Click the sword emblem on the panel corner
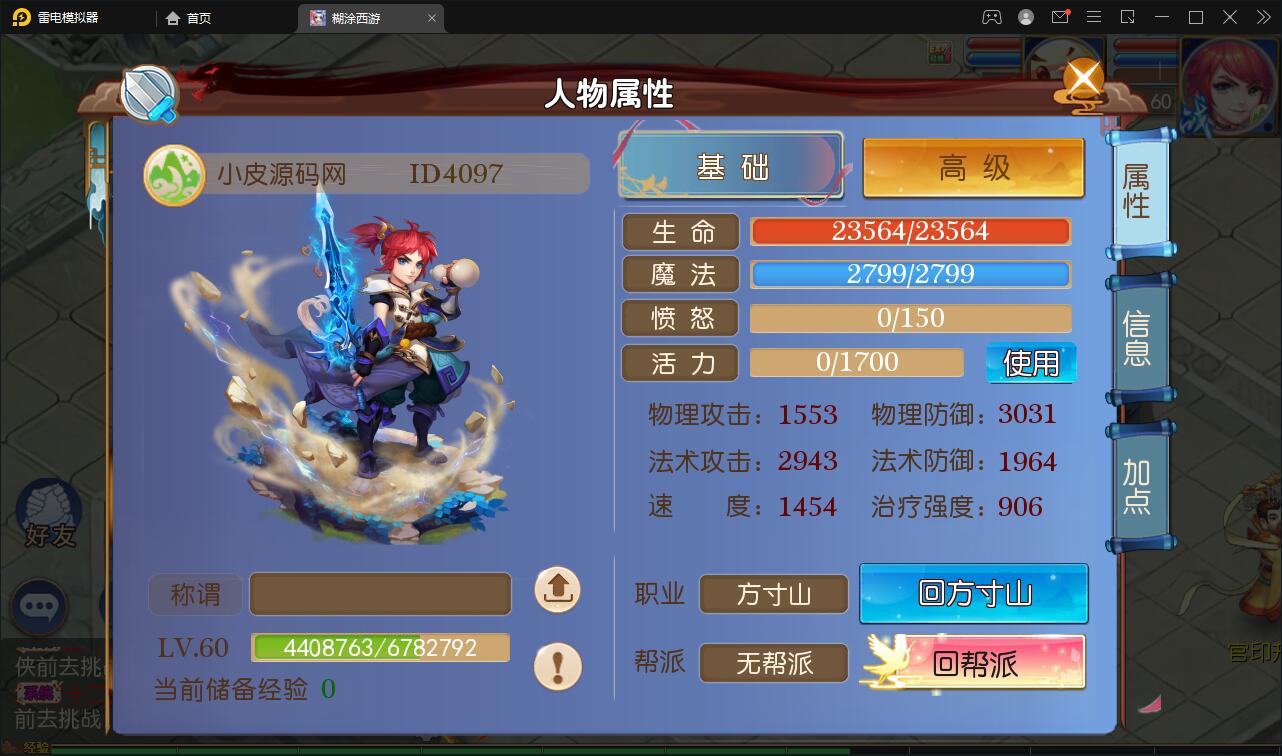Screen dimensions: 1282x756 148,95
